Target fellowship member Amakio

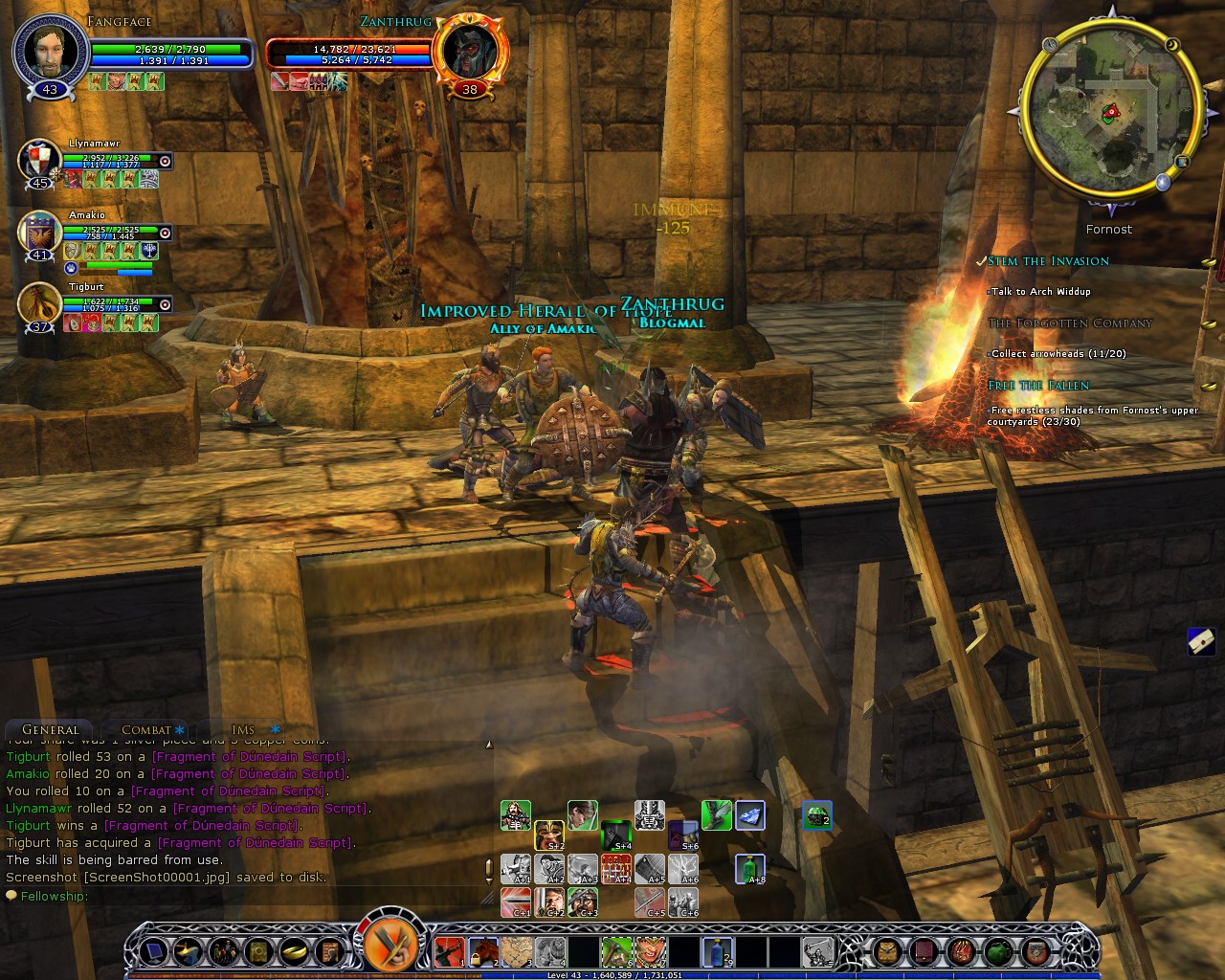pos(39,233)
